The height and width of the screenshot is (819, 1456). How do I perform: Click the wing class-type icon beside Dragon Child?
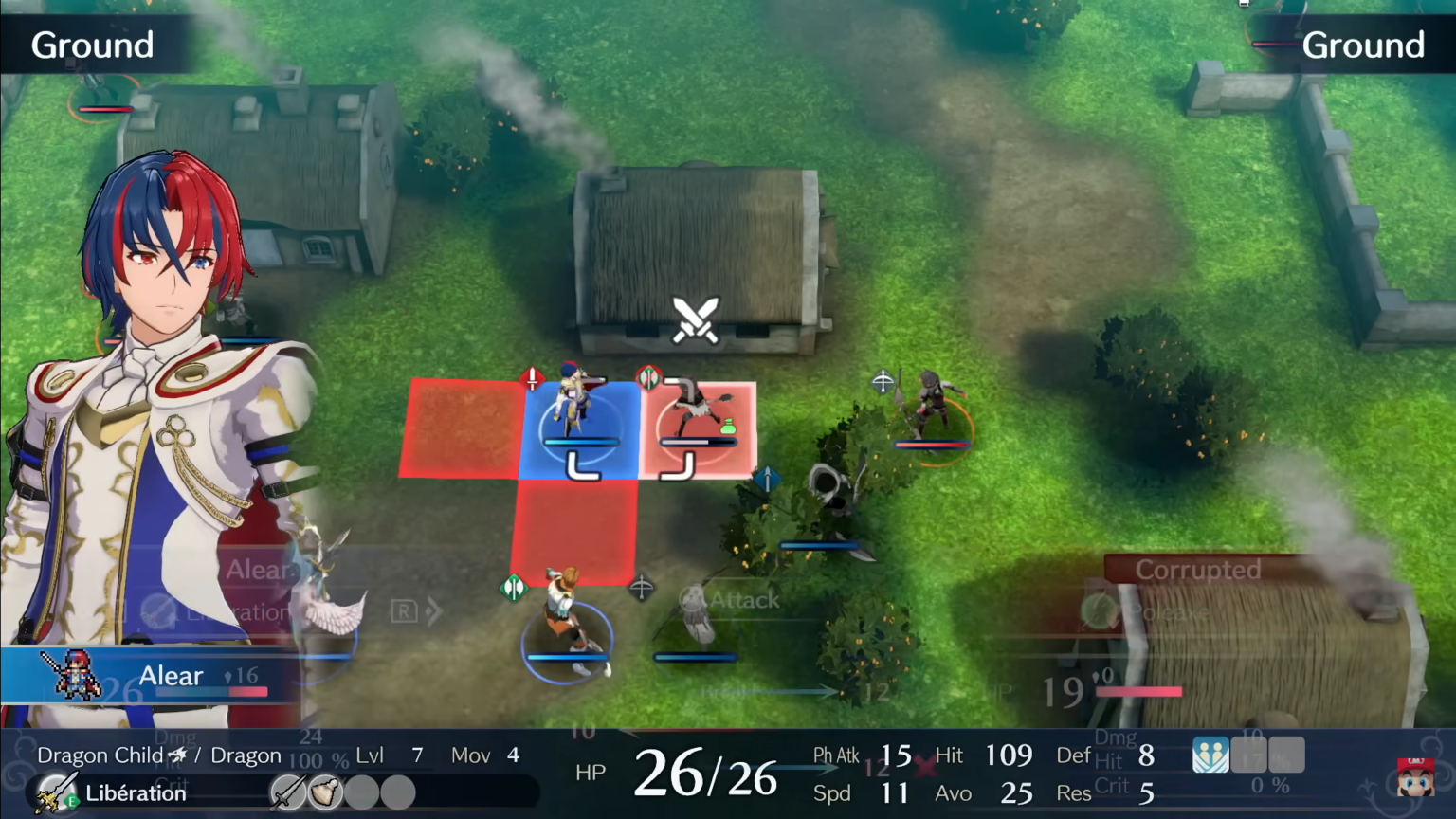click(x=178, y=753)
